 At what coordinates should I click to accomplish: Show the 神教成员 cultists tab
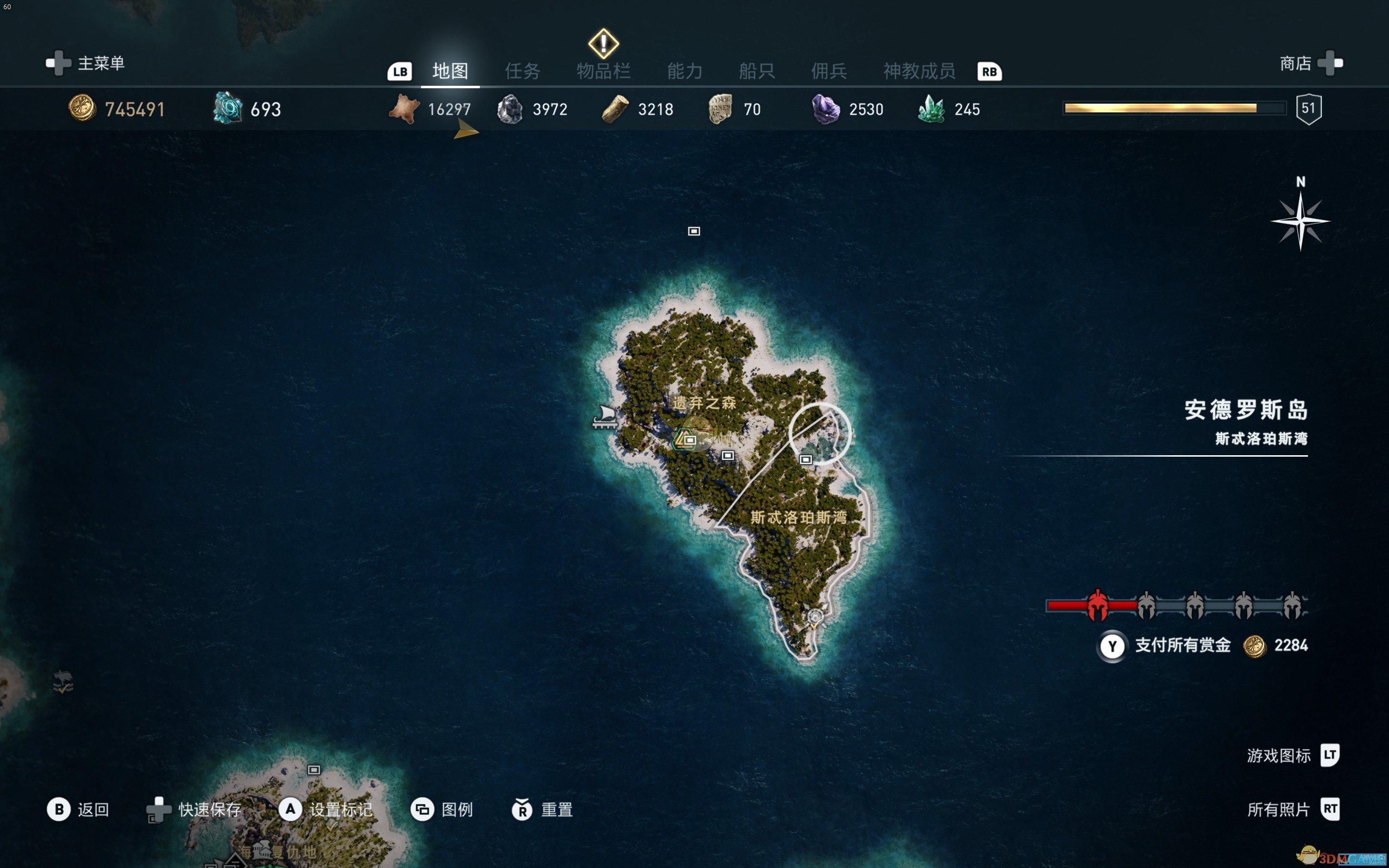tap(919, 71)
